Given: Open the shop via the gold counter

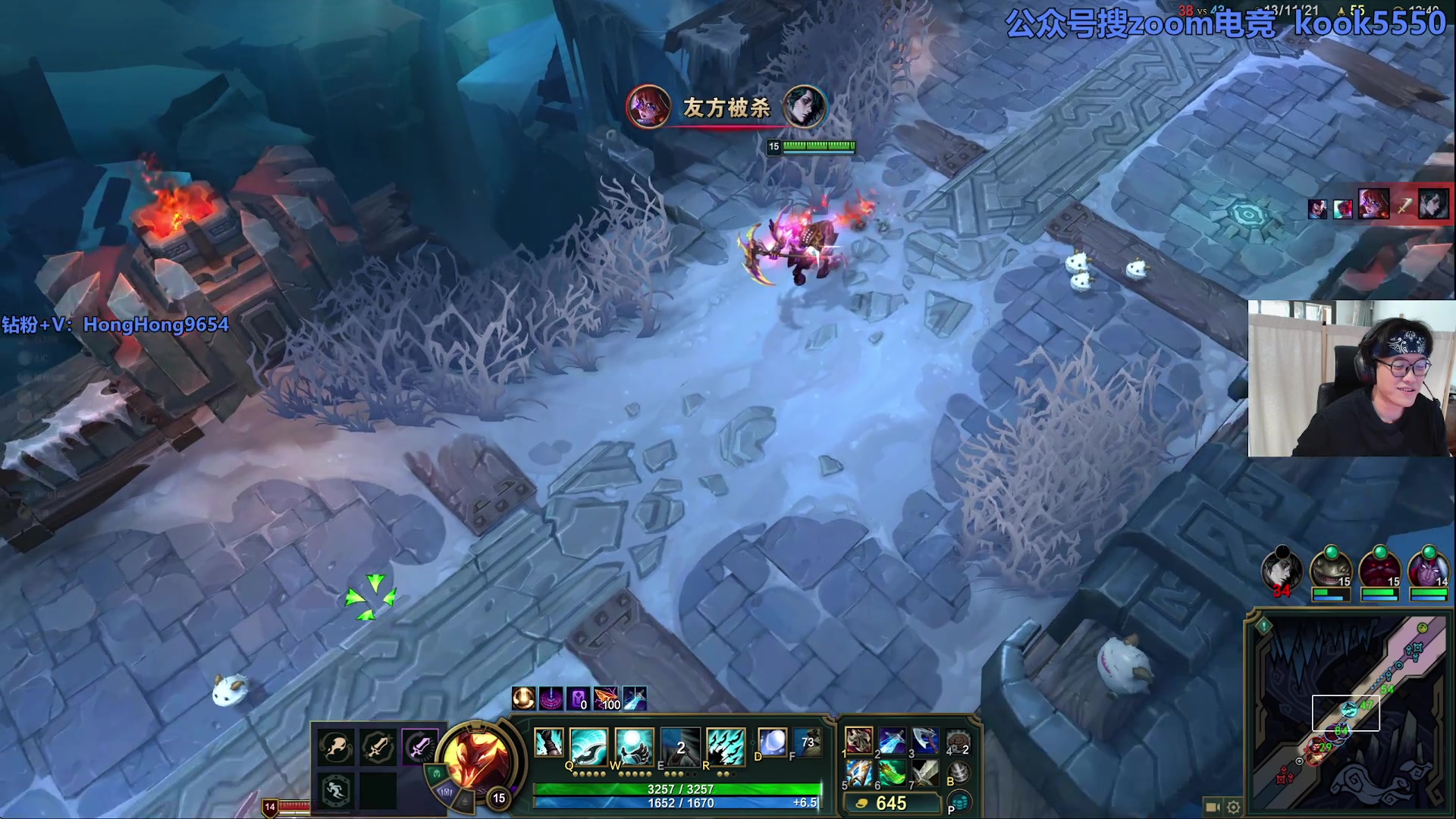Looking at the screenshot, I should point(891,803).
